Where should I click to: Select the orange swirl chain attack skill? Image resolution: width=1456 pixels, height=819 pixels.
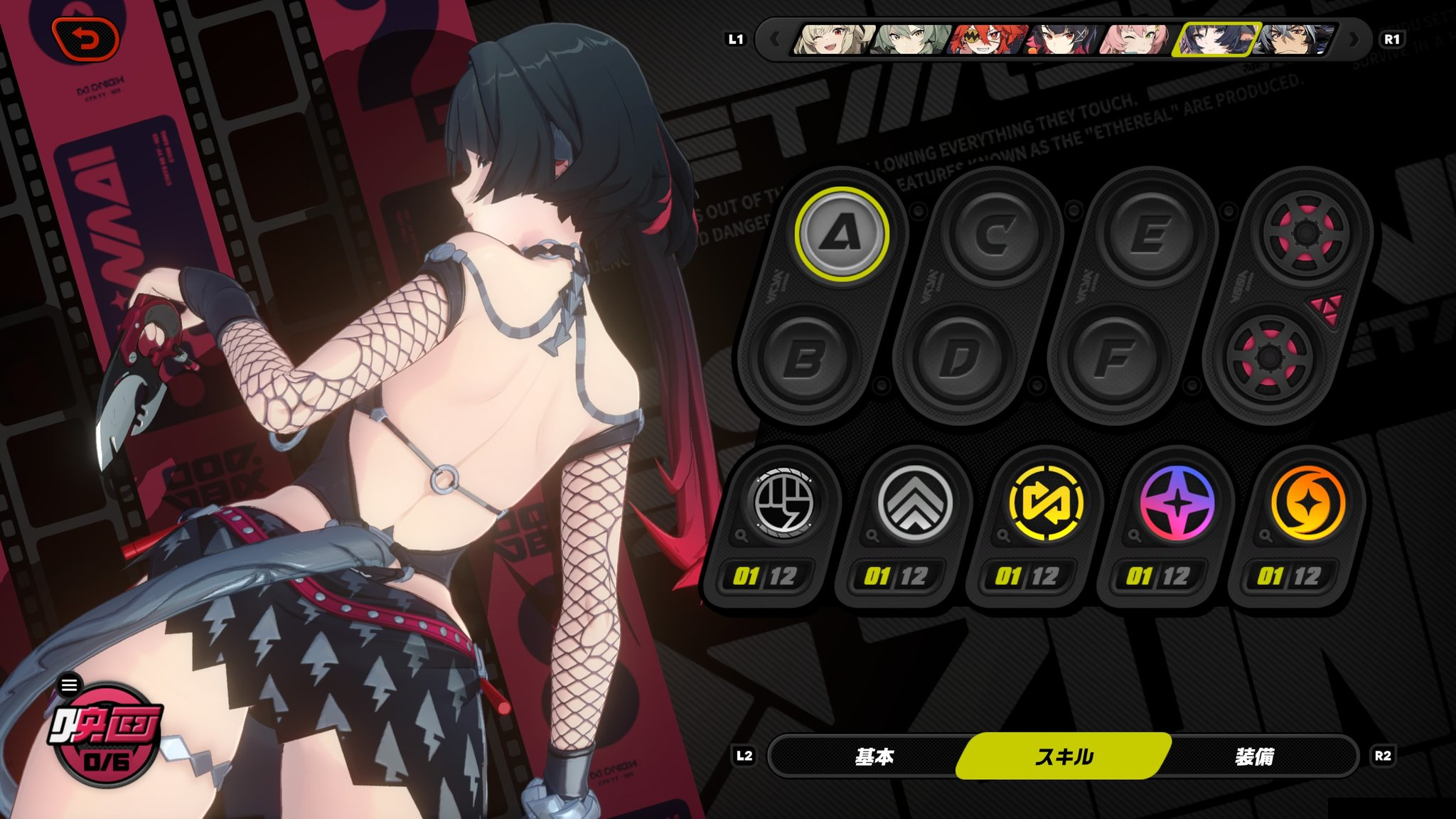(1308, 503)
